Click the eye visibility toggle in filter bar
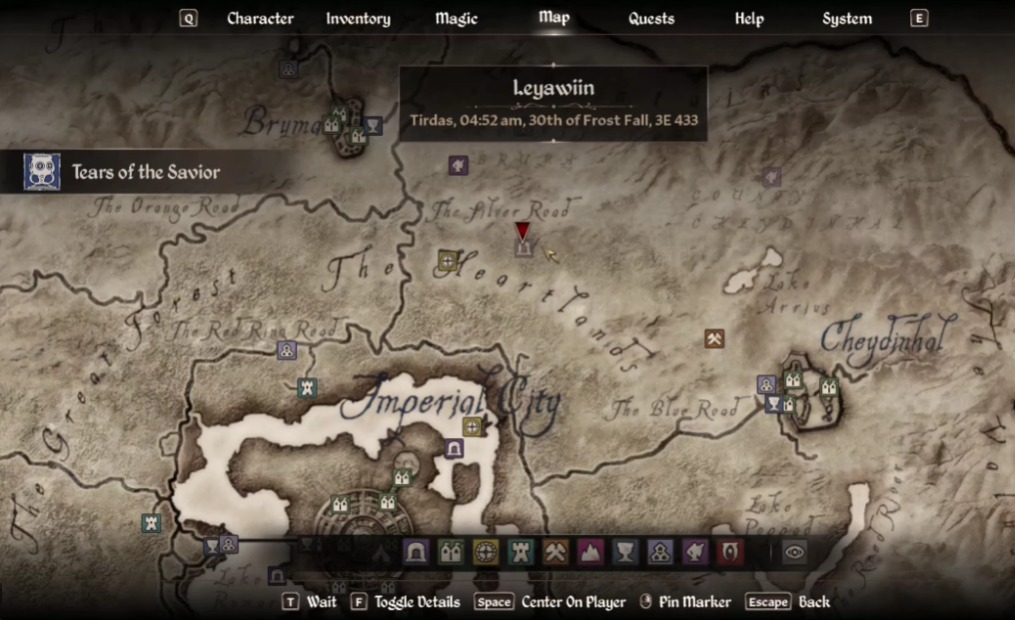Image resolution: width=1015 pixels, height=620 pixels. pyautogui.click(x=795, y=552)
